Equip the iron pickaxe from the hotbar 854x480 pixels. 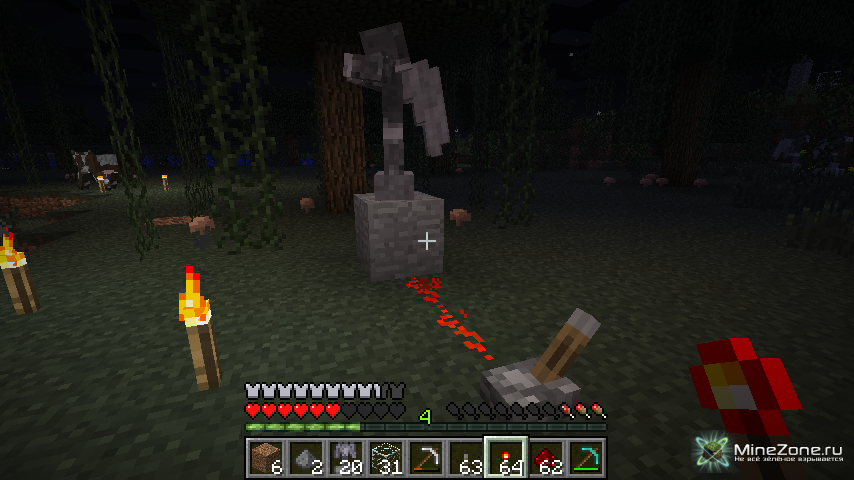point(426,458)
